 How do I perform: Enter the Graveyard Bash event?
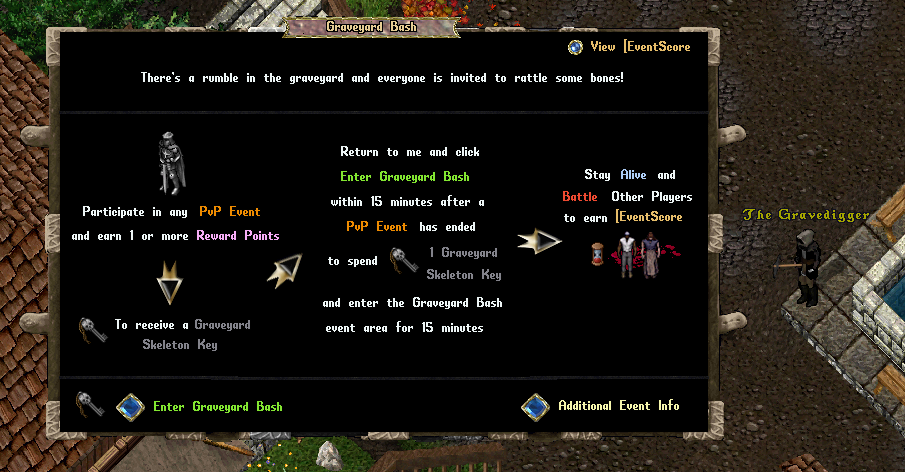coord(131,406)
